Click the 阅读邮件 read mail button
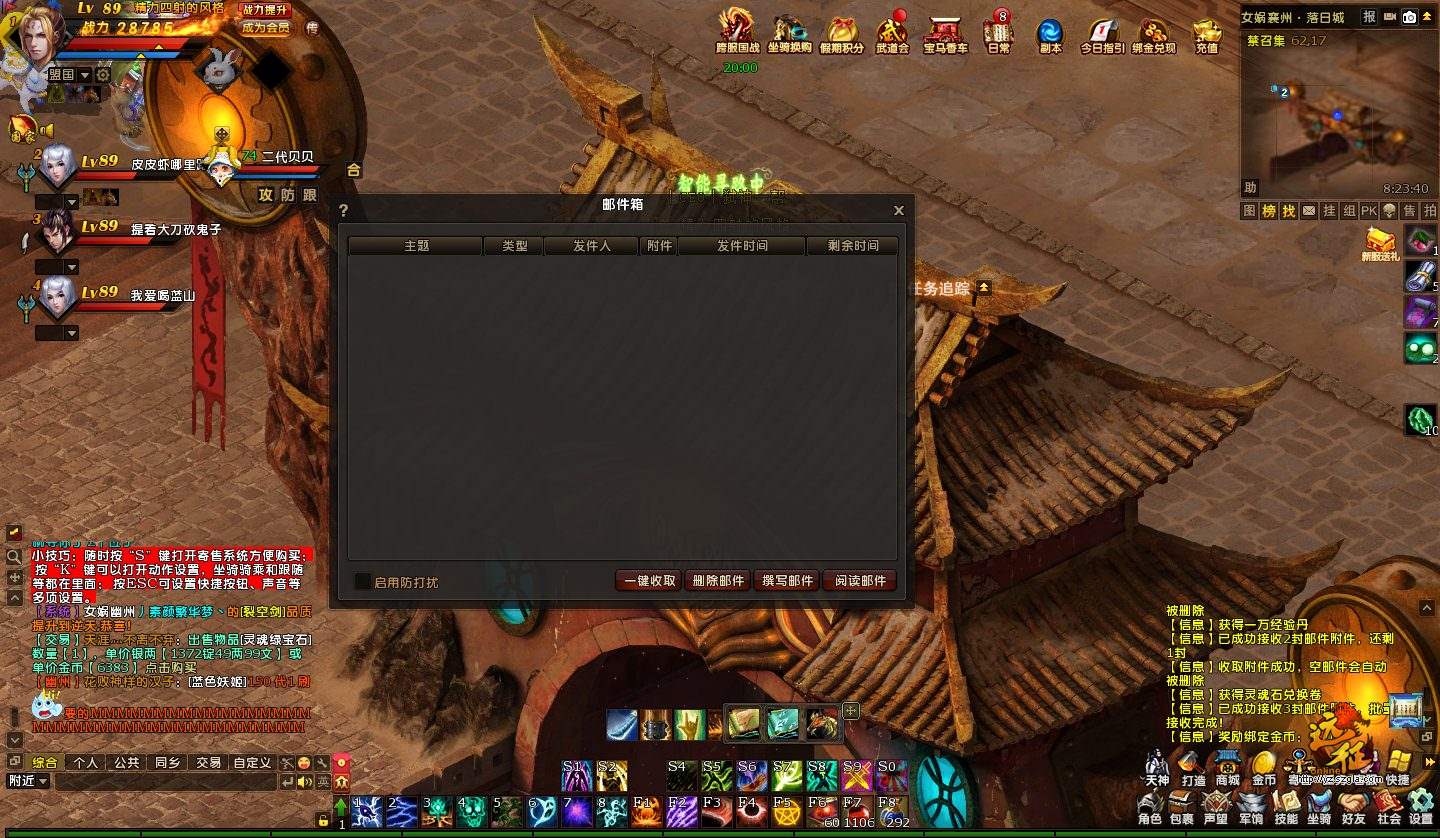1440x838 pixels. pyautogui.click(x=860, y=581)
